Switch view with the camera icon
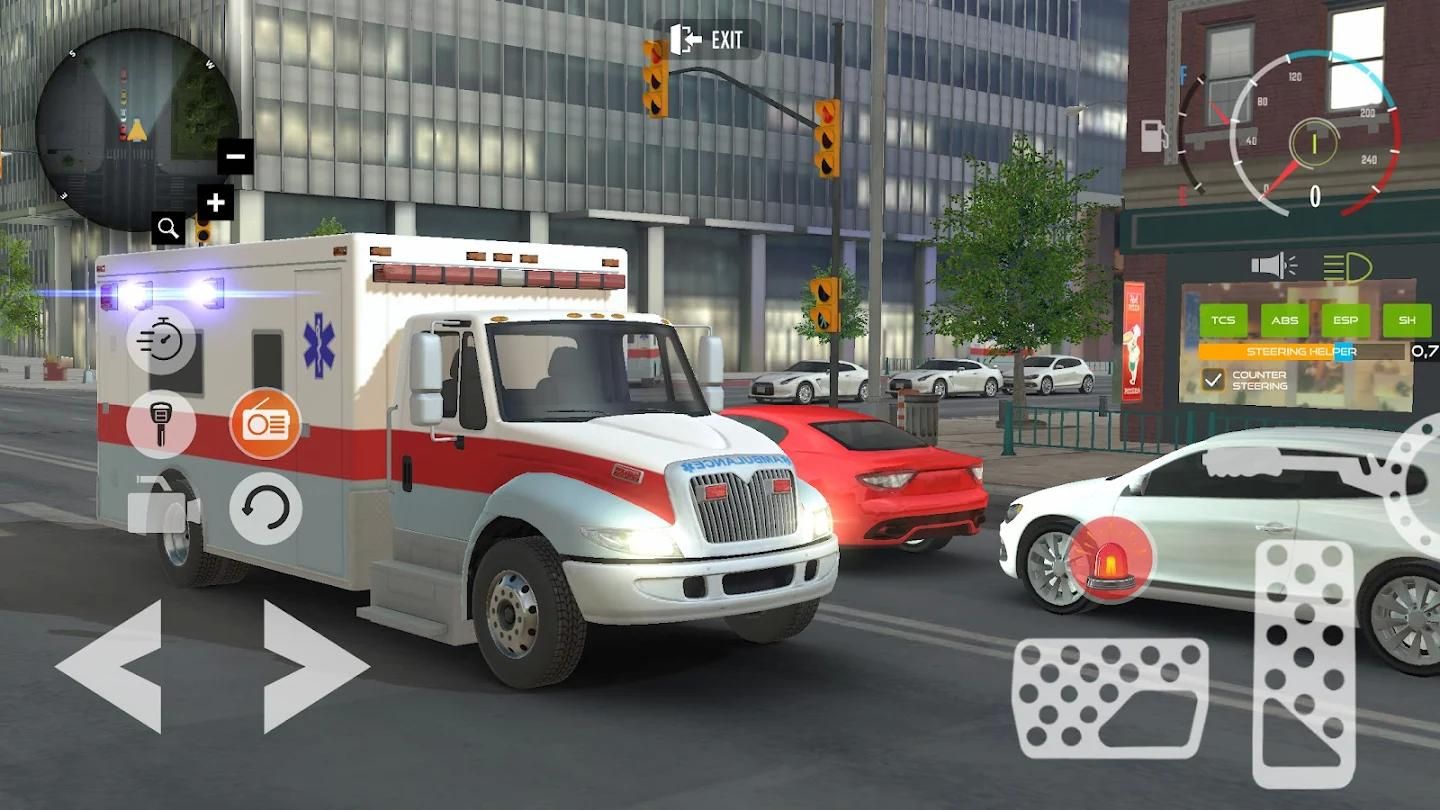Screen dimensions: 1440x810 162,507
